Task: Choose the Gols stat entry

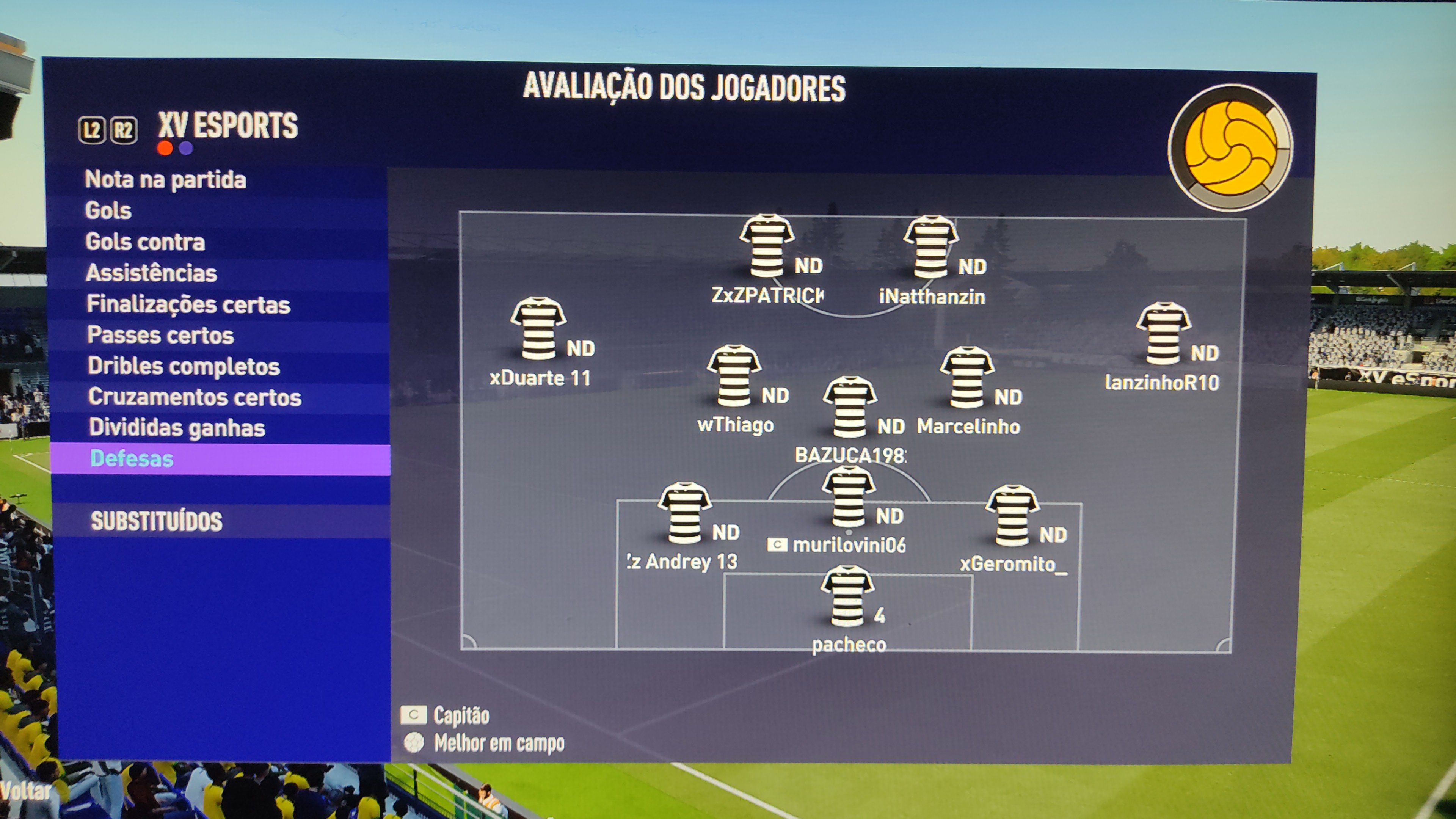Action: (x=108, y=210)
